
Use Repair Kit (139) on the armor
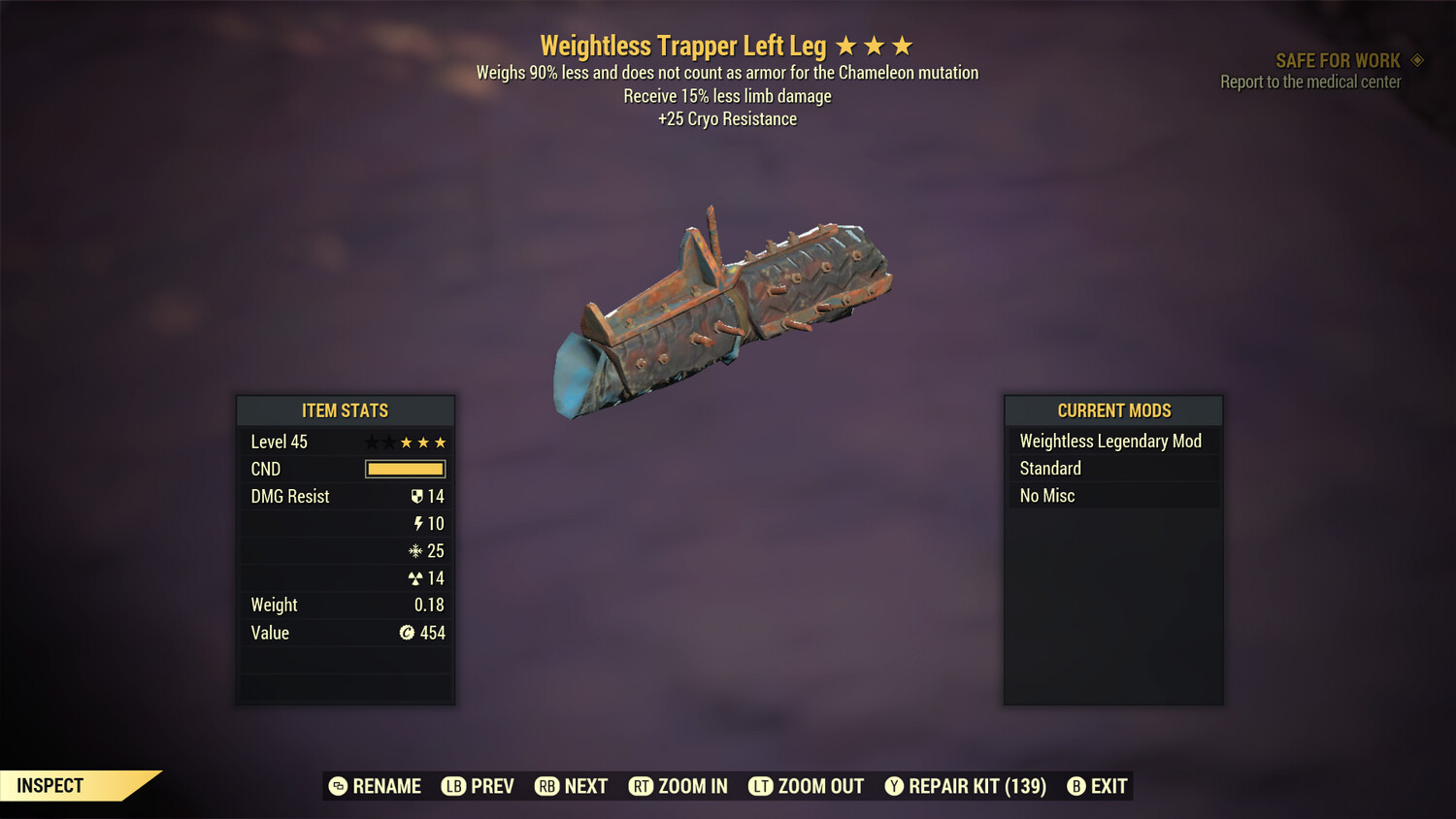(966, 786)
